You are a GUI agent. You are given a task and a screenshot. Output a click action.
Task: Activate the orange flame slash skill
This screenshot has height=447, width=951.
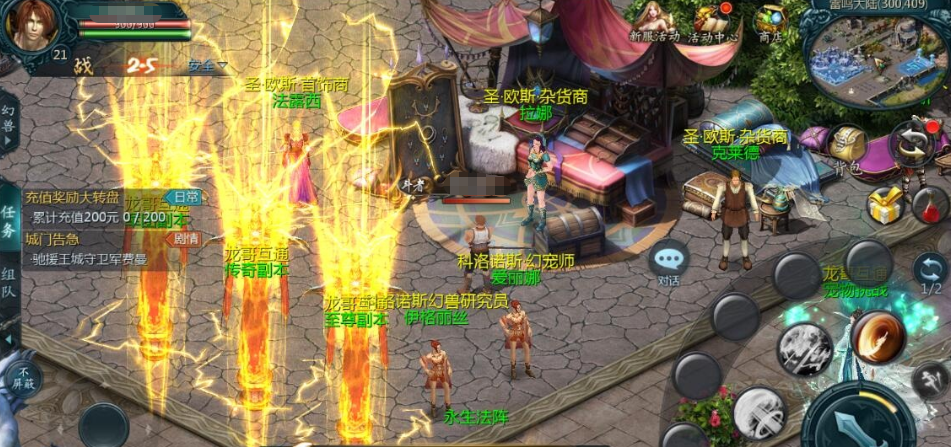point(878,336)
